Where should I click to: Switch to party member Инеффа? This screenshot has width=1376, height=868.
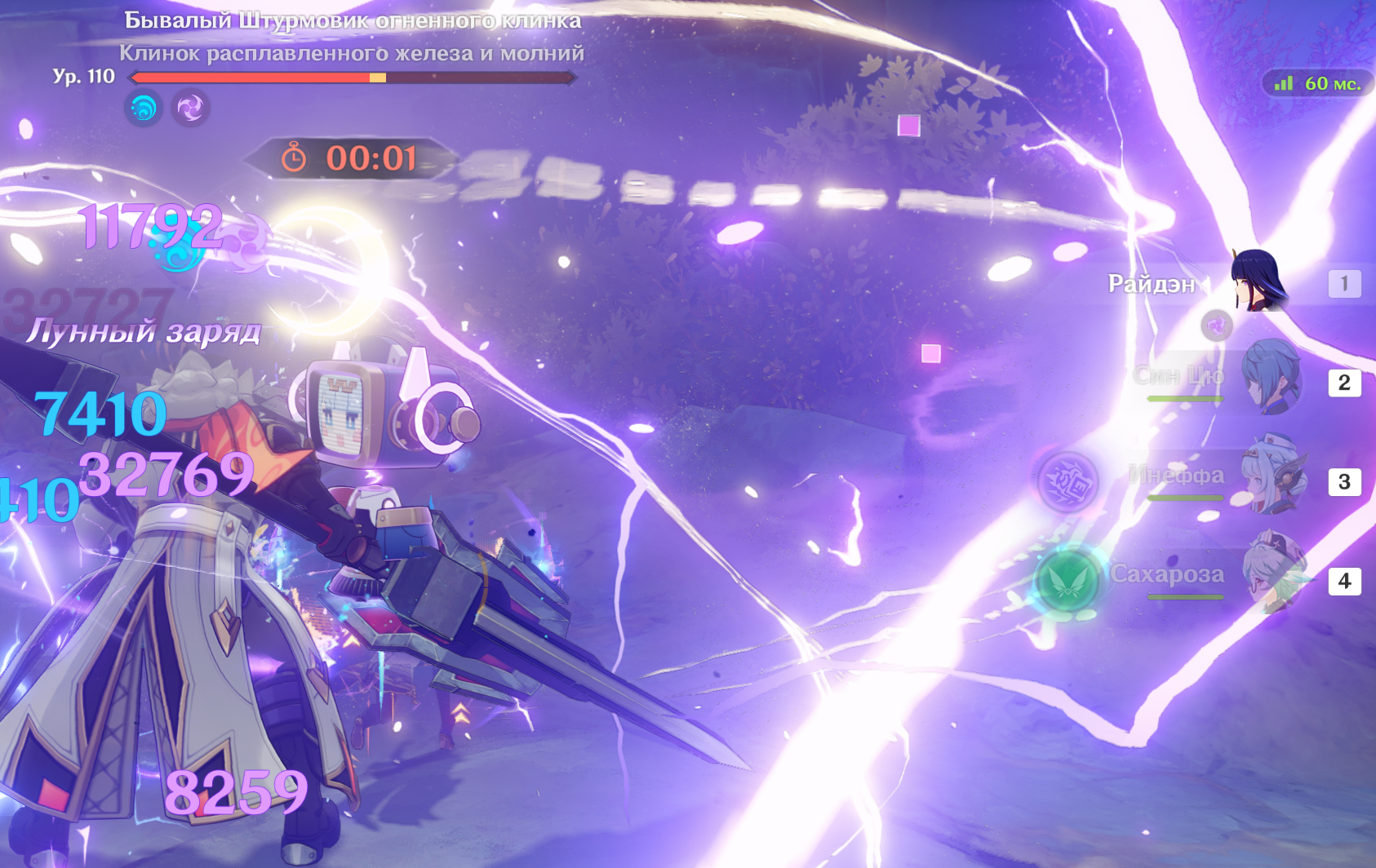[1270, 478]
